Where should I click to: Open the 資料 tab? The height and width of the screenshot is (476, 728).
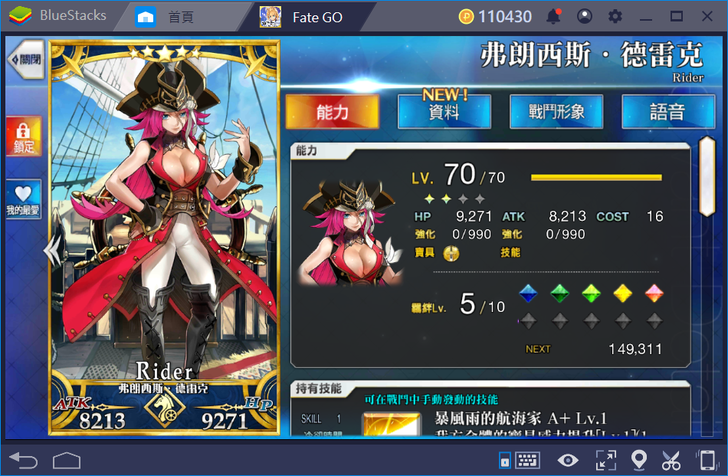click(444, 112)
